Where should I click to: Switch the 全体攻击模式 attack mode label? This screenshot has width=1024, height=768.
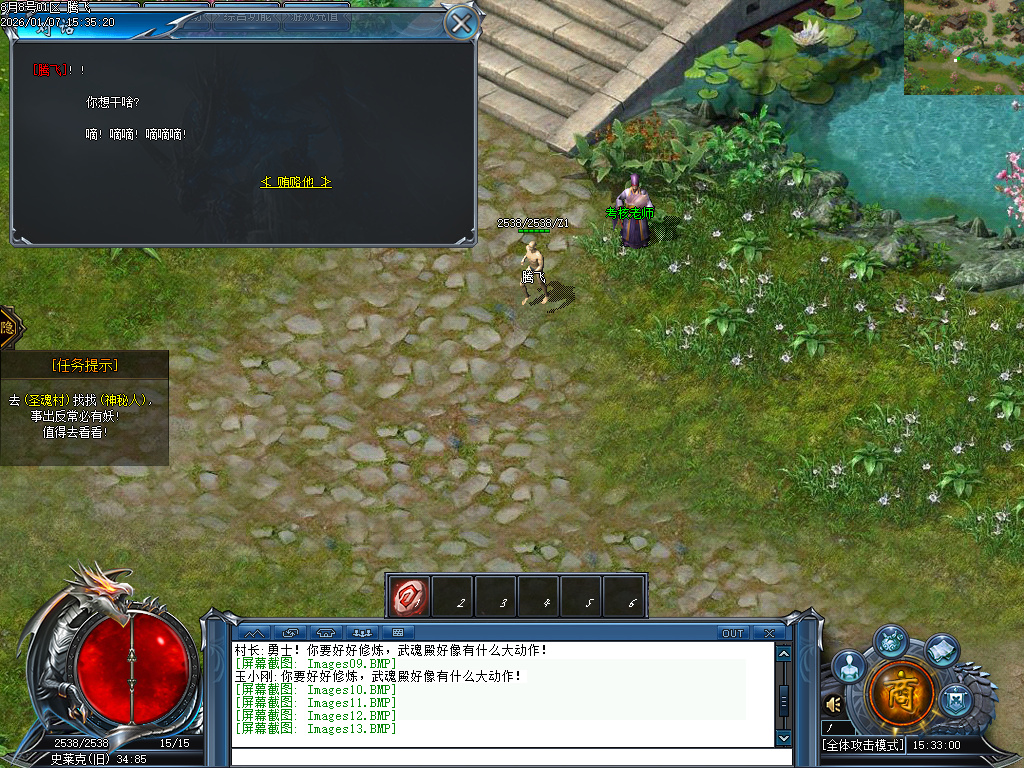click(863, 745)
